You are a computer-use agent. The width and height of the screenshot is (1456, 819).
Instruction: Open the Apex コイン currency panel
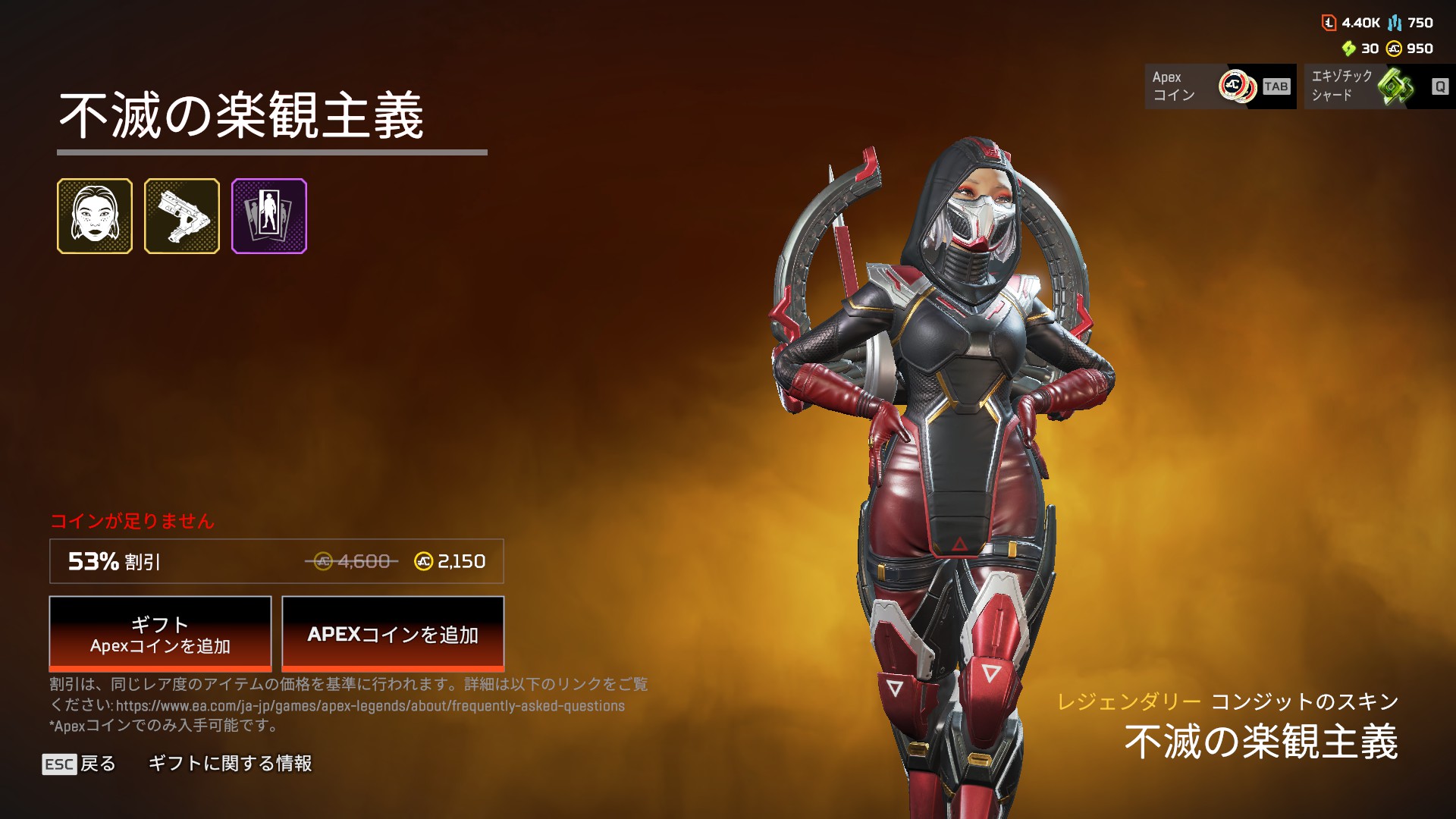pyautogui.click(x=1220, y=86)
